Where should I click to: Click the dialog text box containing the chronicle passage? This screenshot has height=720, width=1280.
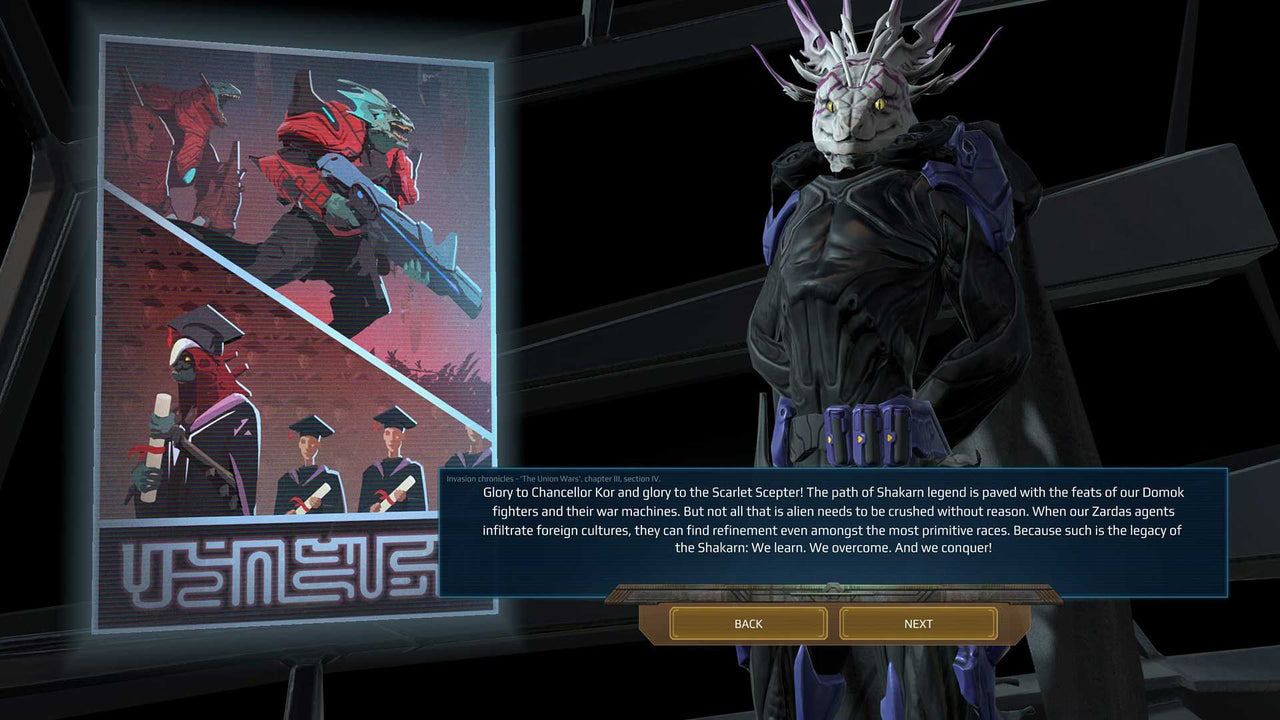(810, 525)
